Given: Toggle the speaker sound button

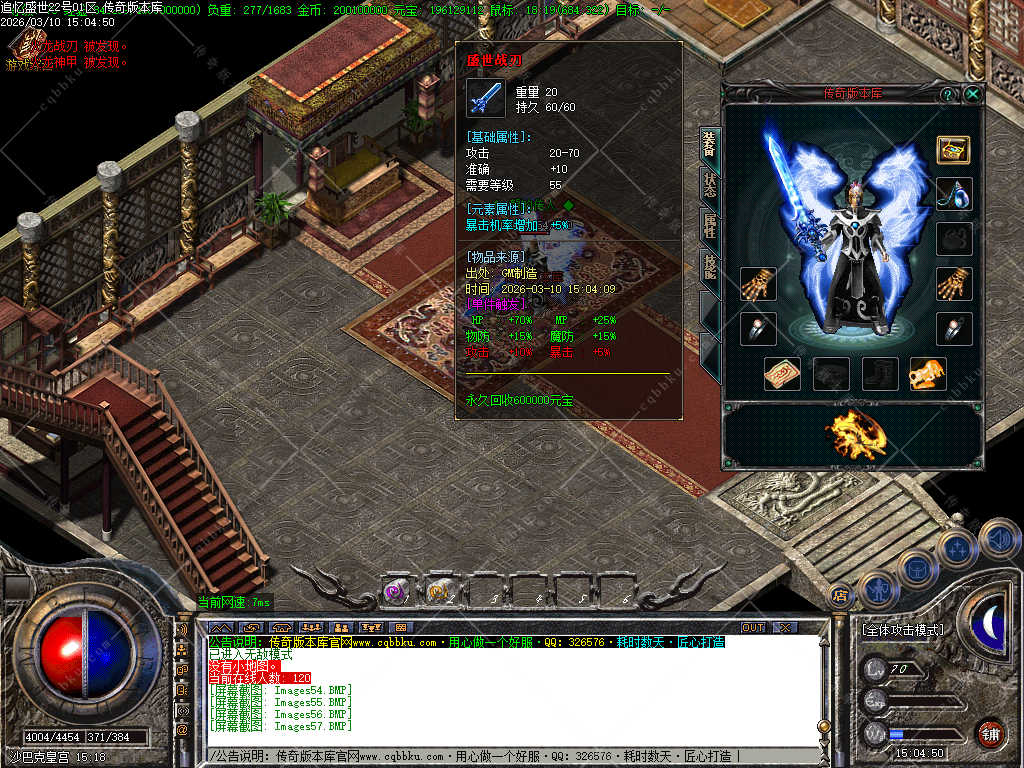Looking at the screenshot, I should pyautogui.click(x=999, y=538).
